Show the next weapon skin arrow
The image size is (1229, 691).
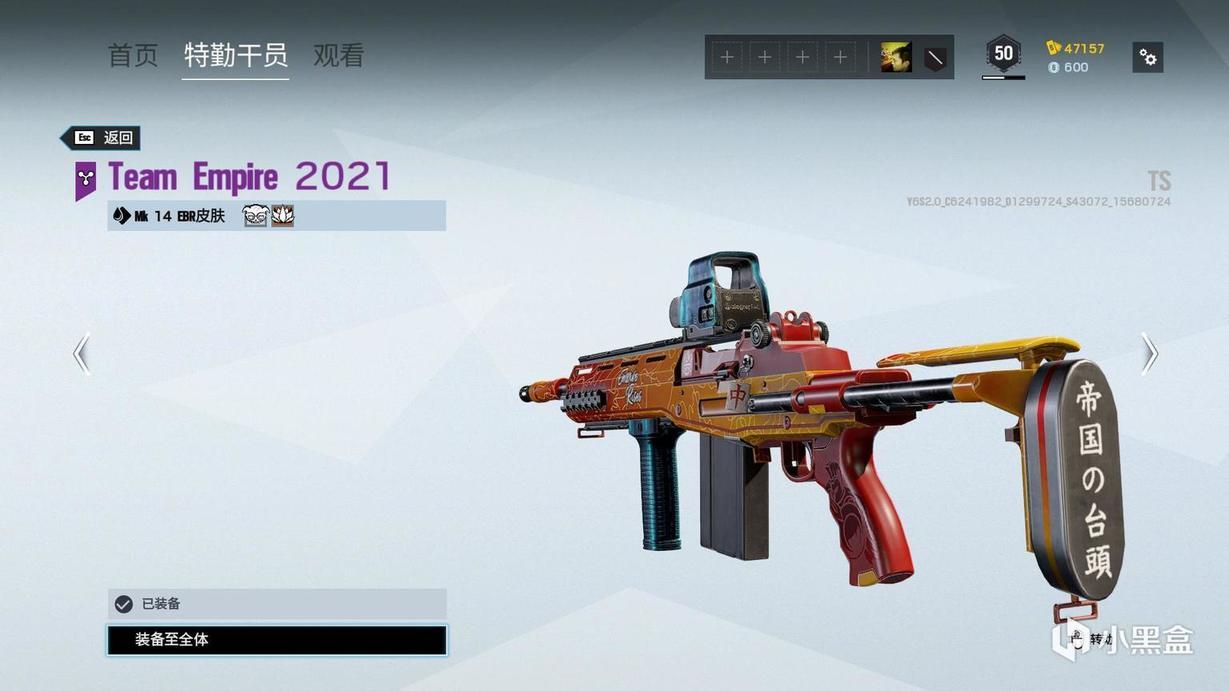[1149, 354]
